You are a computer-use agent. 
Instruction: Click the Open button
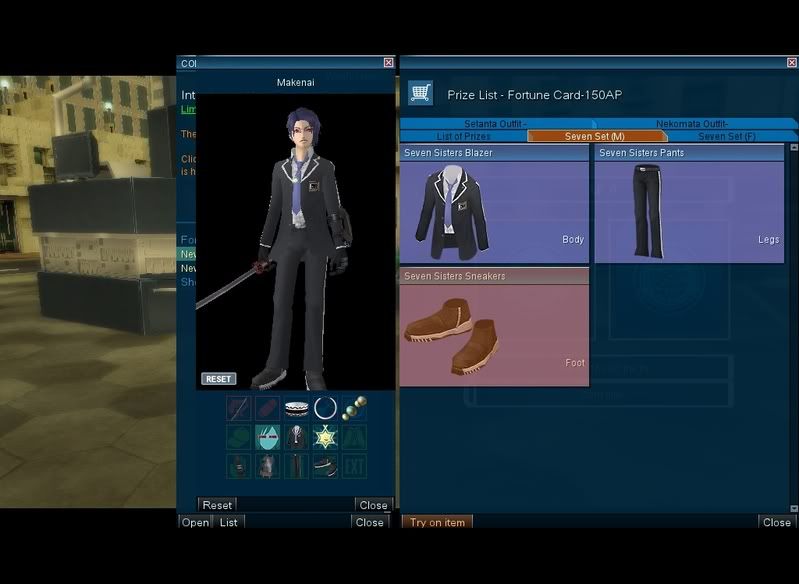(195, 522)
